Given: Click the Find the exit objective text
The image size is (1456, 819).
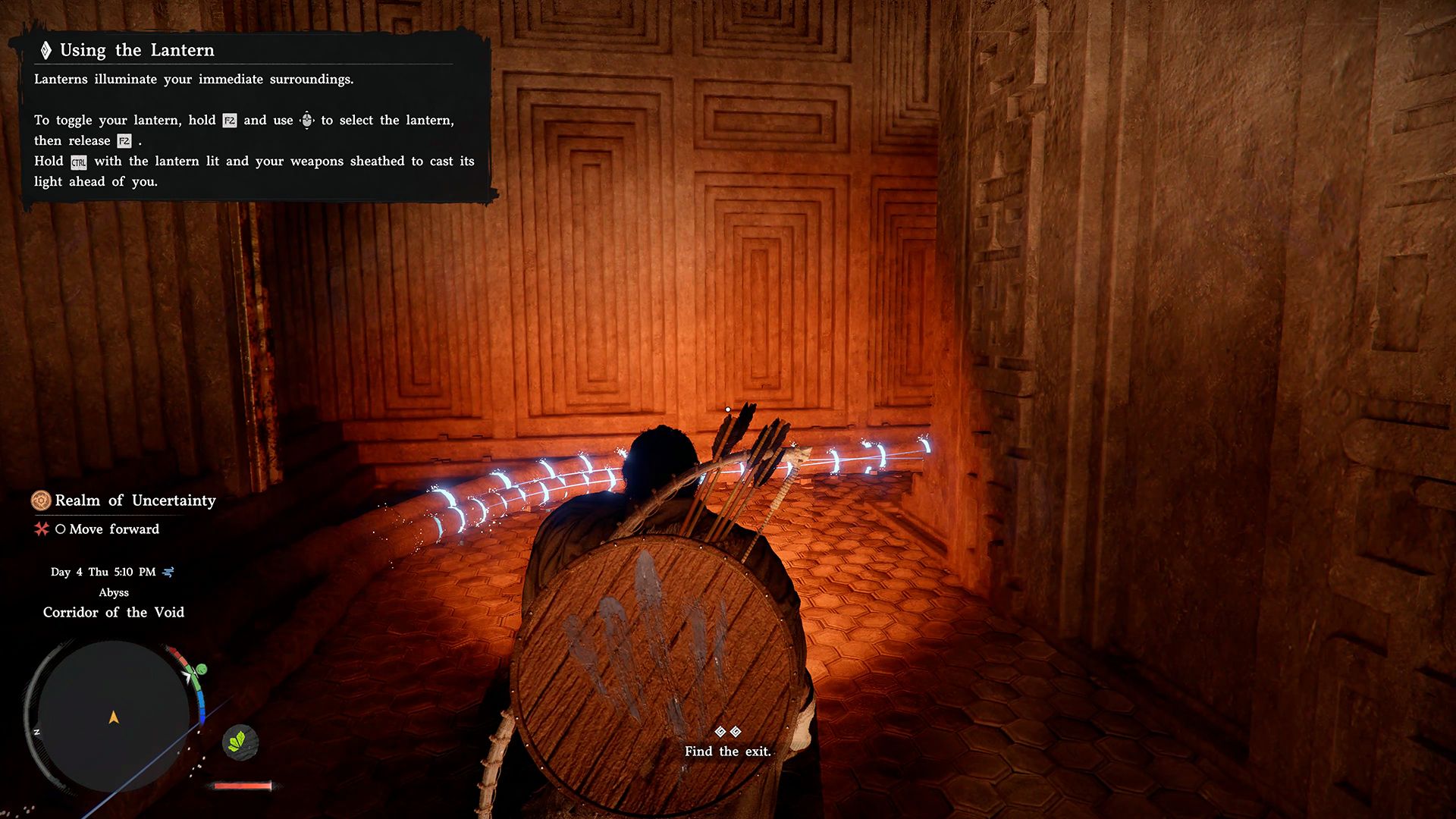Looking at the screenshot, I should click(726, 752).
